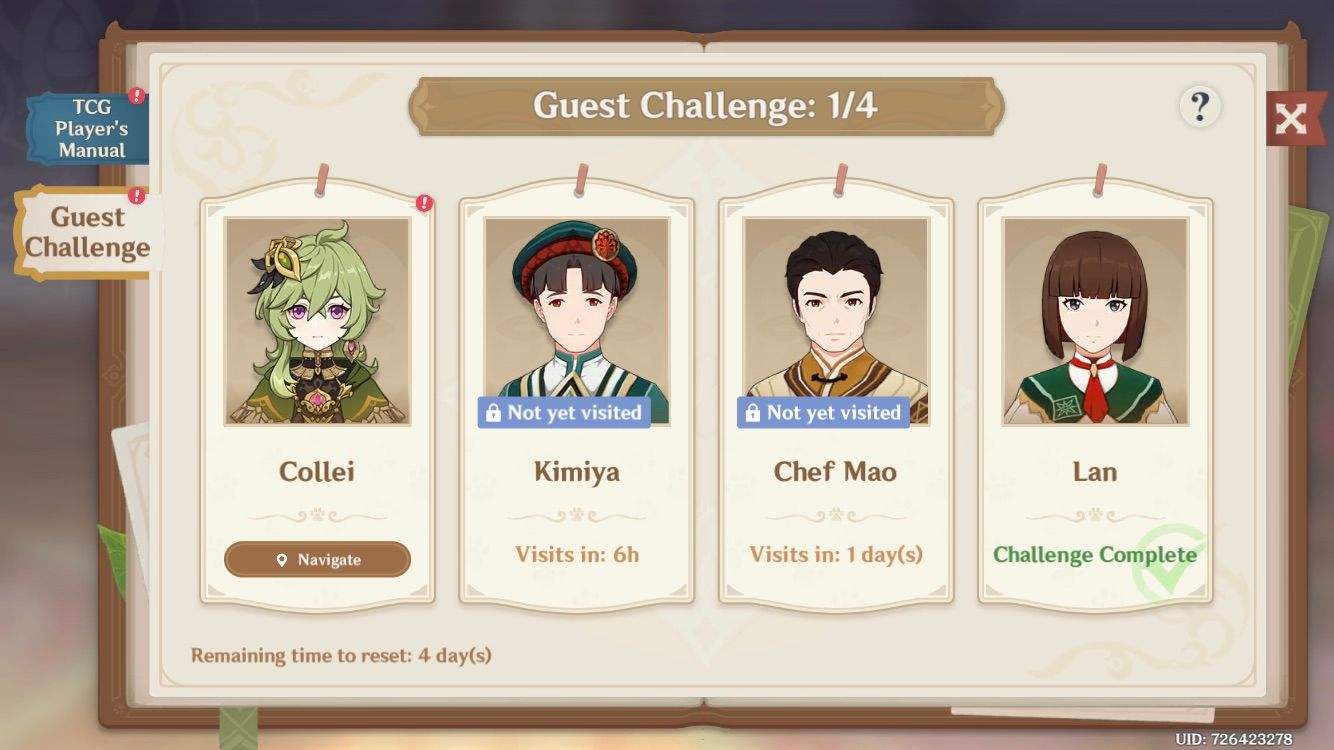Image resolution: width=1334 pixels, height=750 pixels.
Task: Click the notification dot on TCG Player's Manual
Action: 136,96
